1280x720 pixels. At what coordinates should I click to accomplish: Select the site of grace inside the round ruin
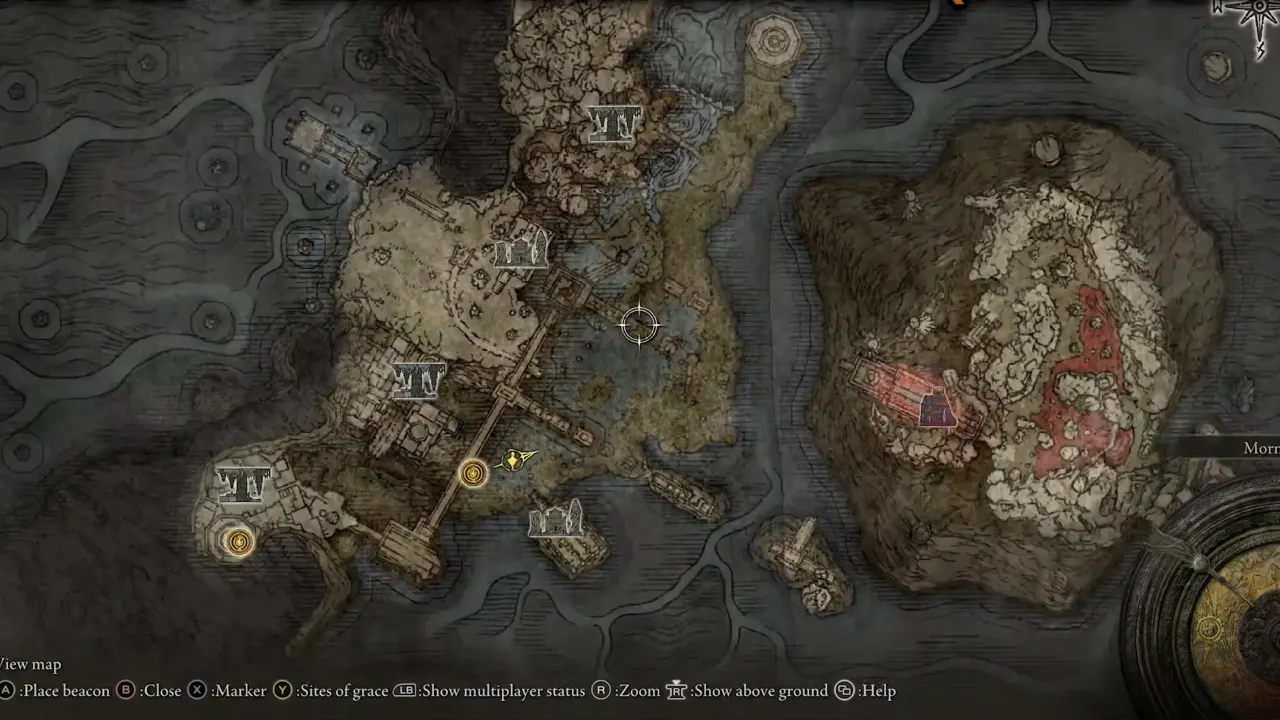pos(238,542)
